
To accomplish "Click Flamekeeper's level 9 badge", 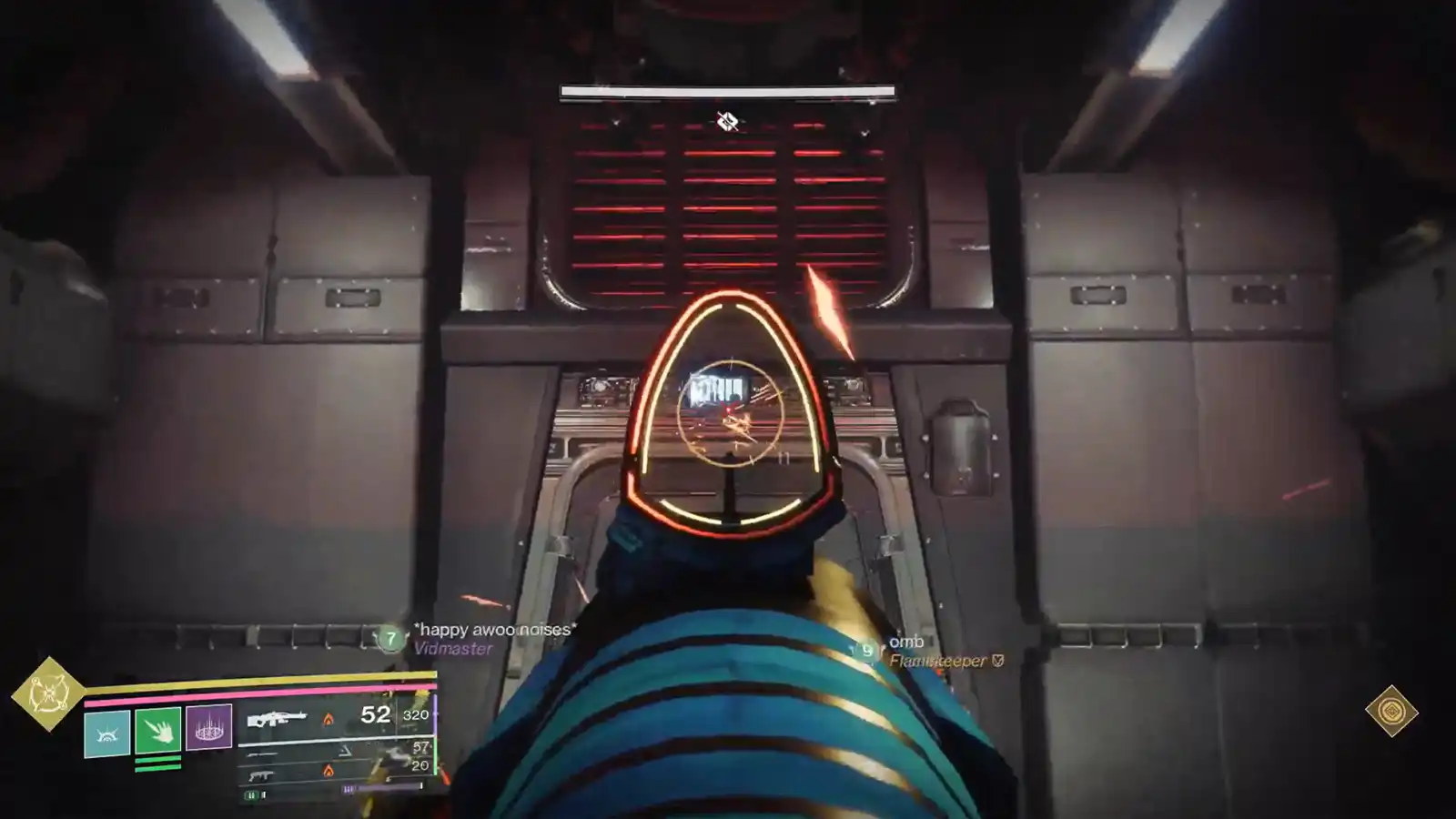I will [868, 650].
